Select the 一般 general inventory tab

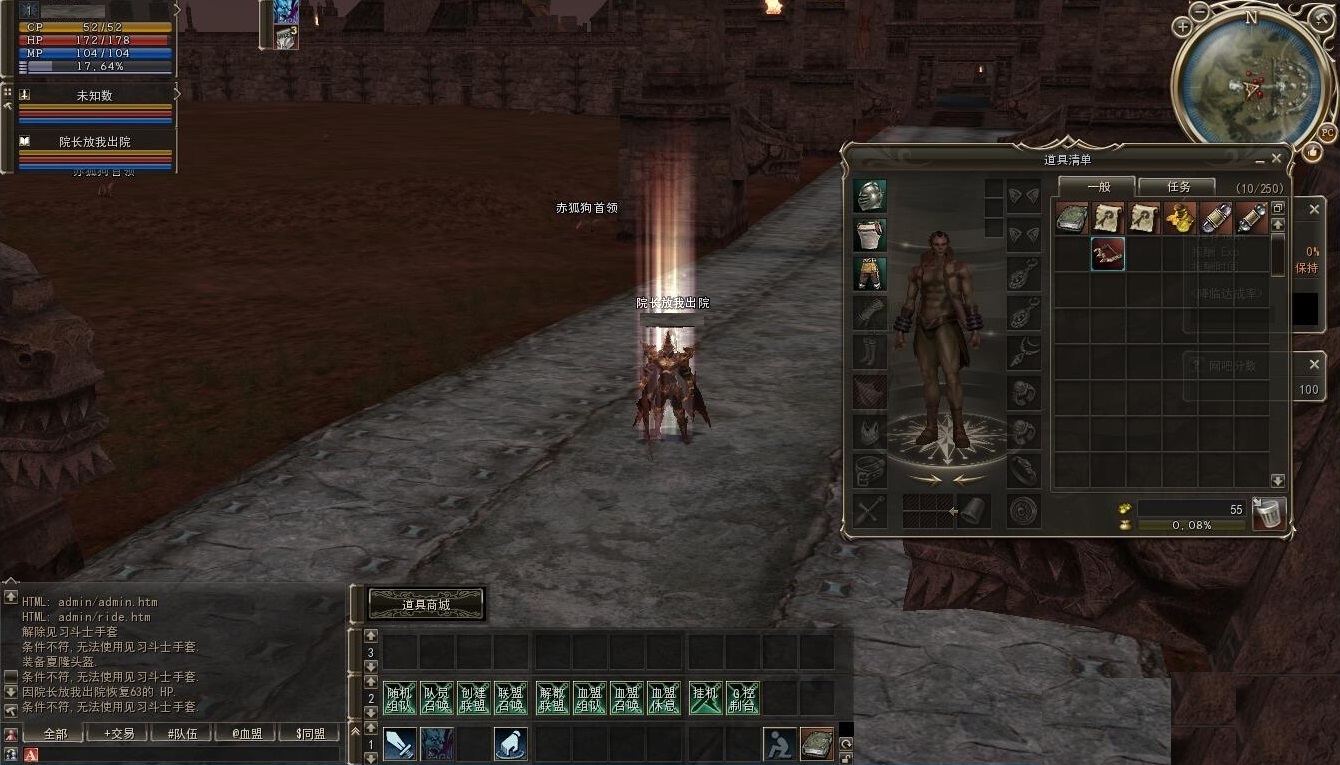tap(1098, 187)
